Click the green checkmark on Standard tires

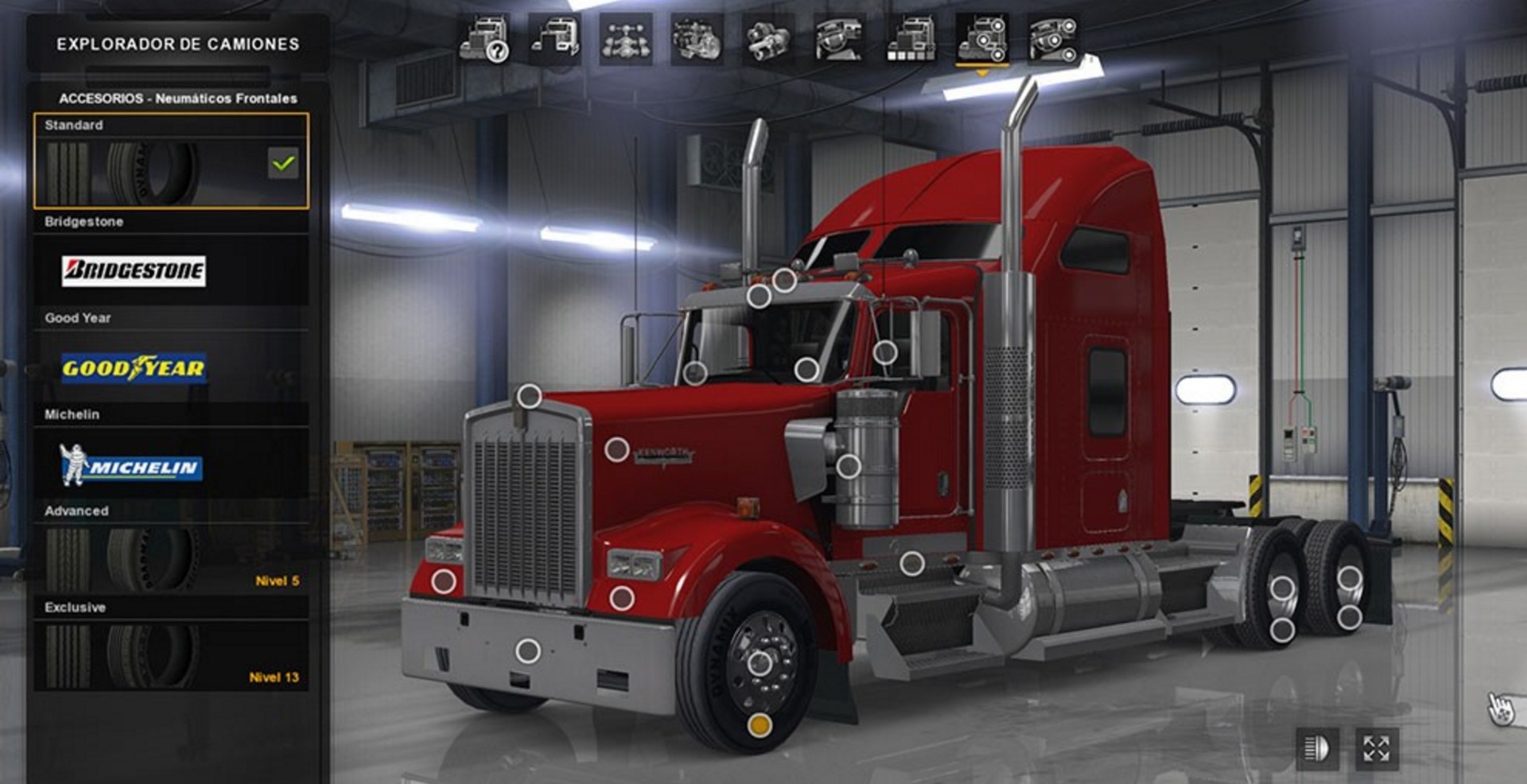(x=282, y=164)
